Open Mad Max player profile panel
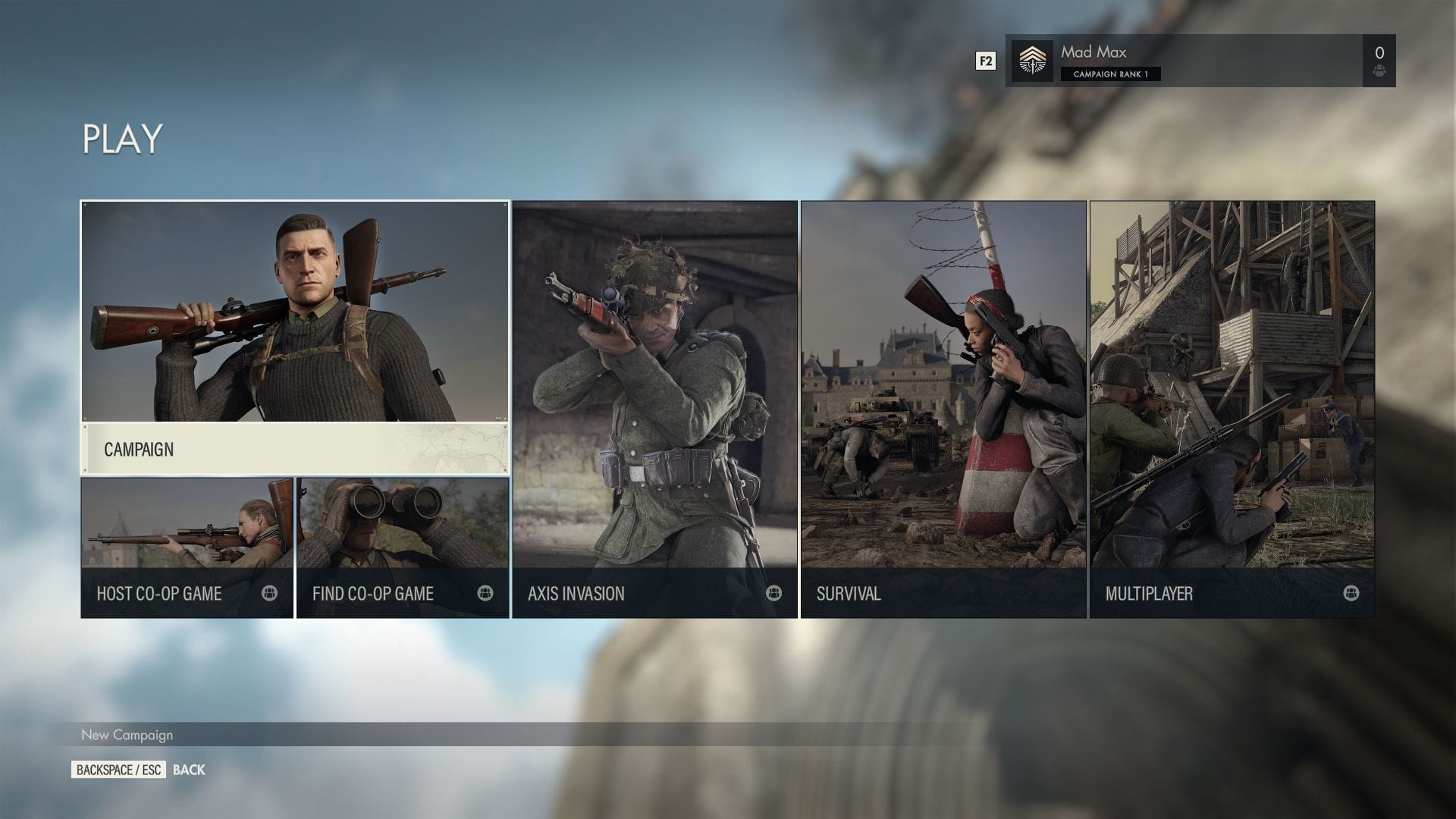This screenshot has width=1456, height=819. tap(1183, 61)
